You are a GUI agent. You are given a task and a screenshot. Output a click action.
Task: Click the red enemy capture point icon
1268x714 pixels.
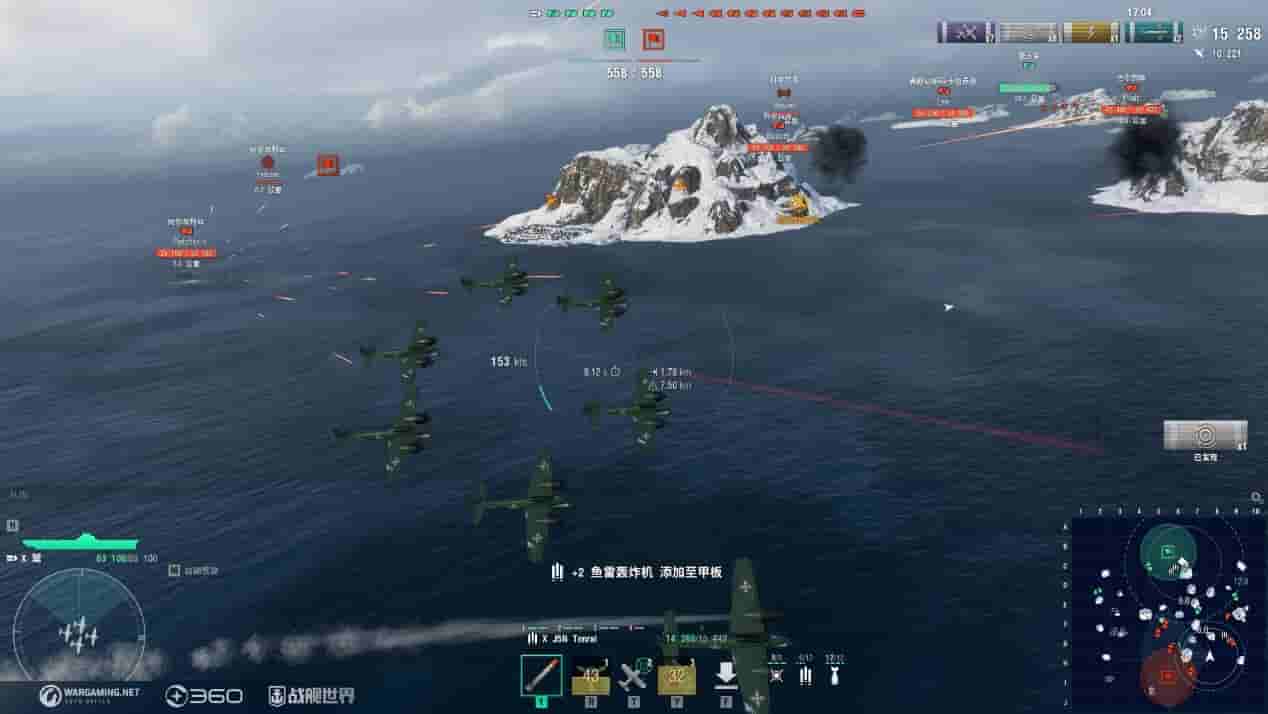[653, 40]
